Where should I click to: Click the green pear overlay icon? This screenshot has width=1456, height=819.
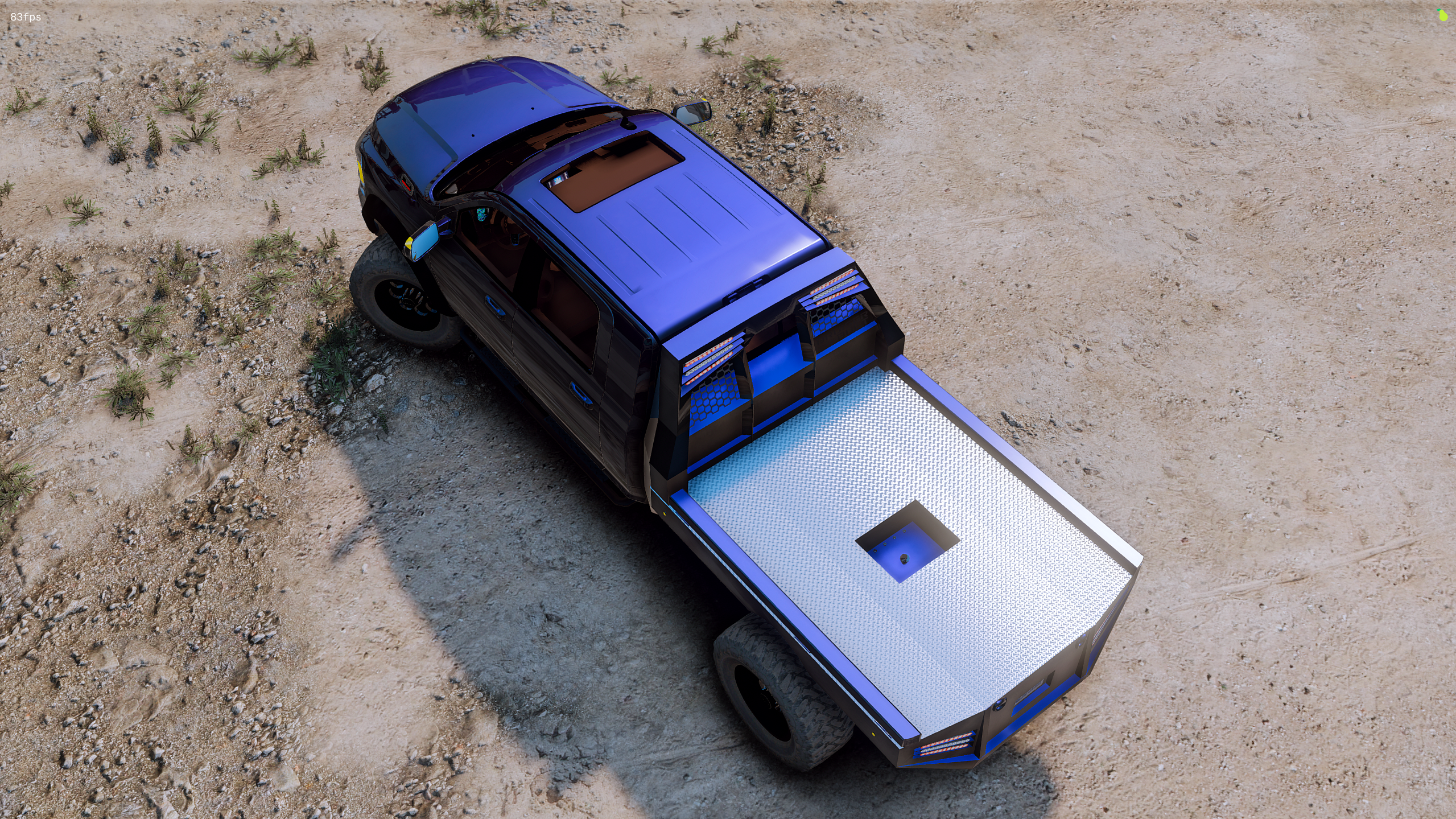[1442, 16]
